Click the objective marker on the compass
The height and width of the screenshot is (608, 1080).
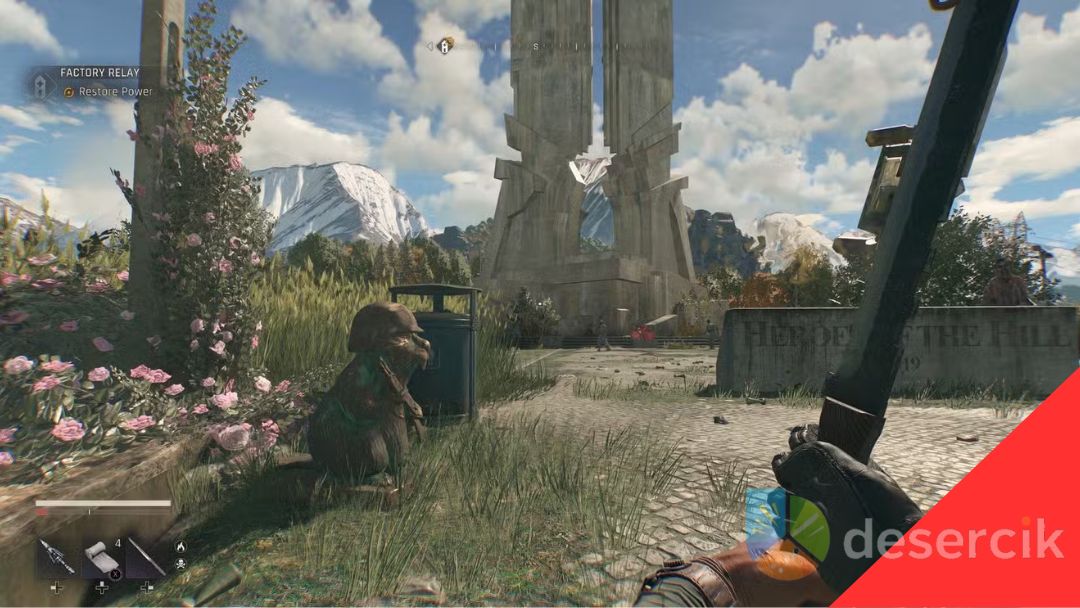[445, 45]
